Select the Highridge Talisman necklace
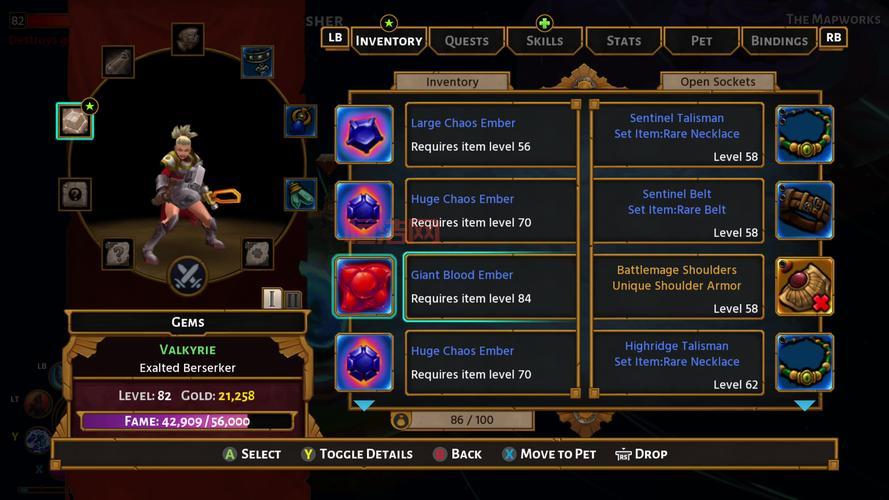The height and width of the screenshot is (500, 889). click(x=677, y=363)
